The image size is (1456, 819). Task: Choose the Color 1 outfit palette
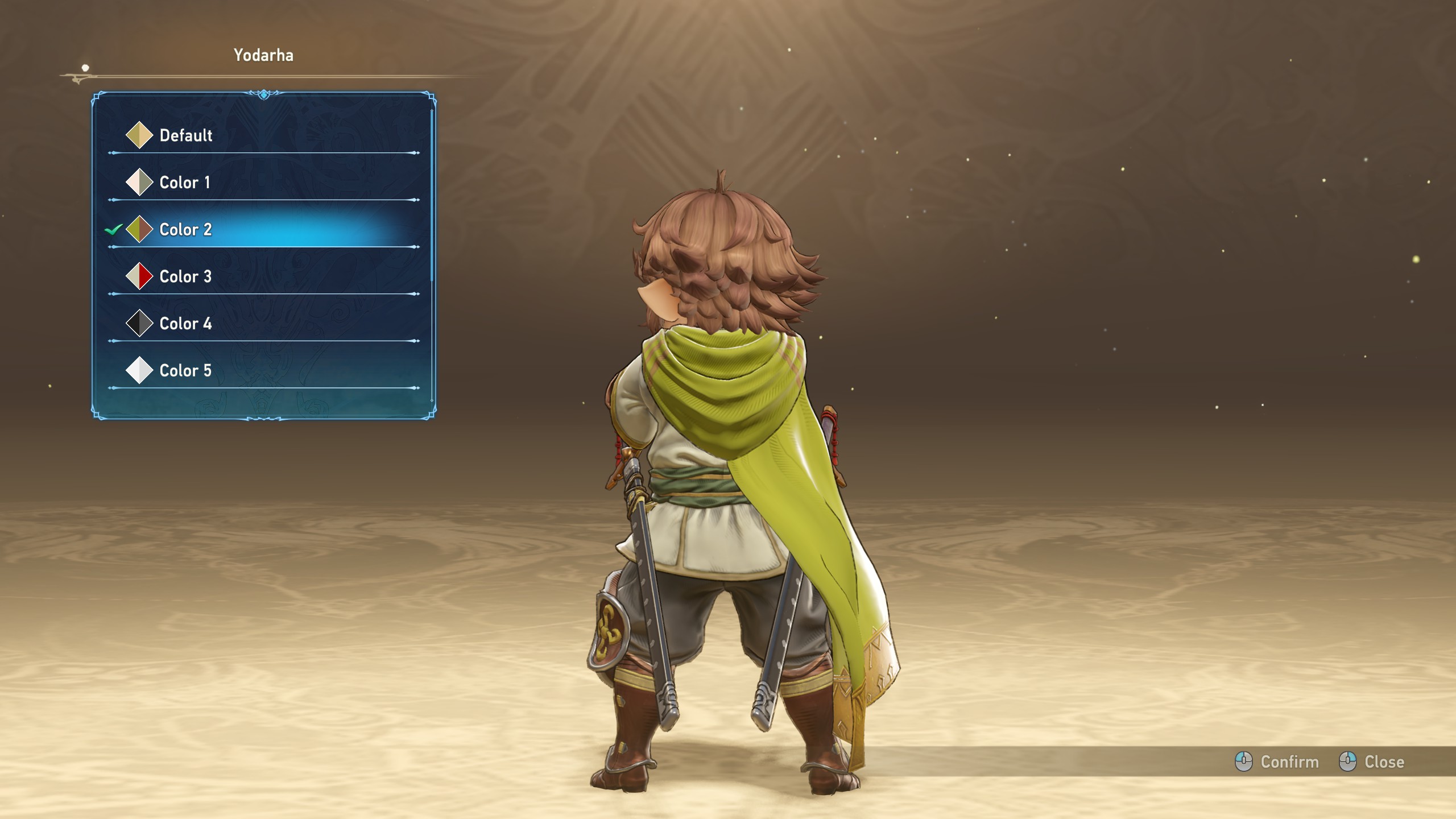pos(184,183)
